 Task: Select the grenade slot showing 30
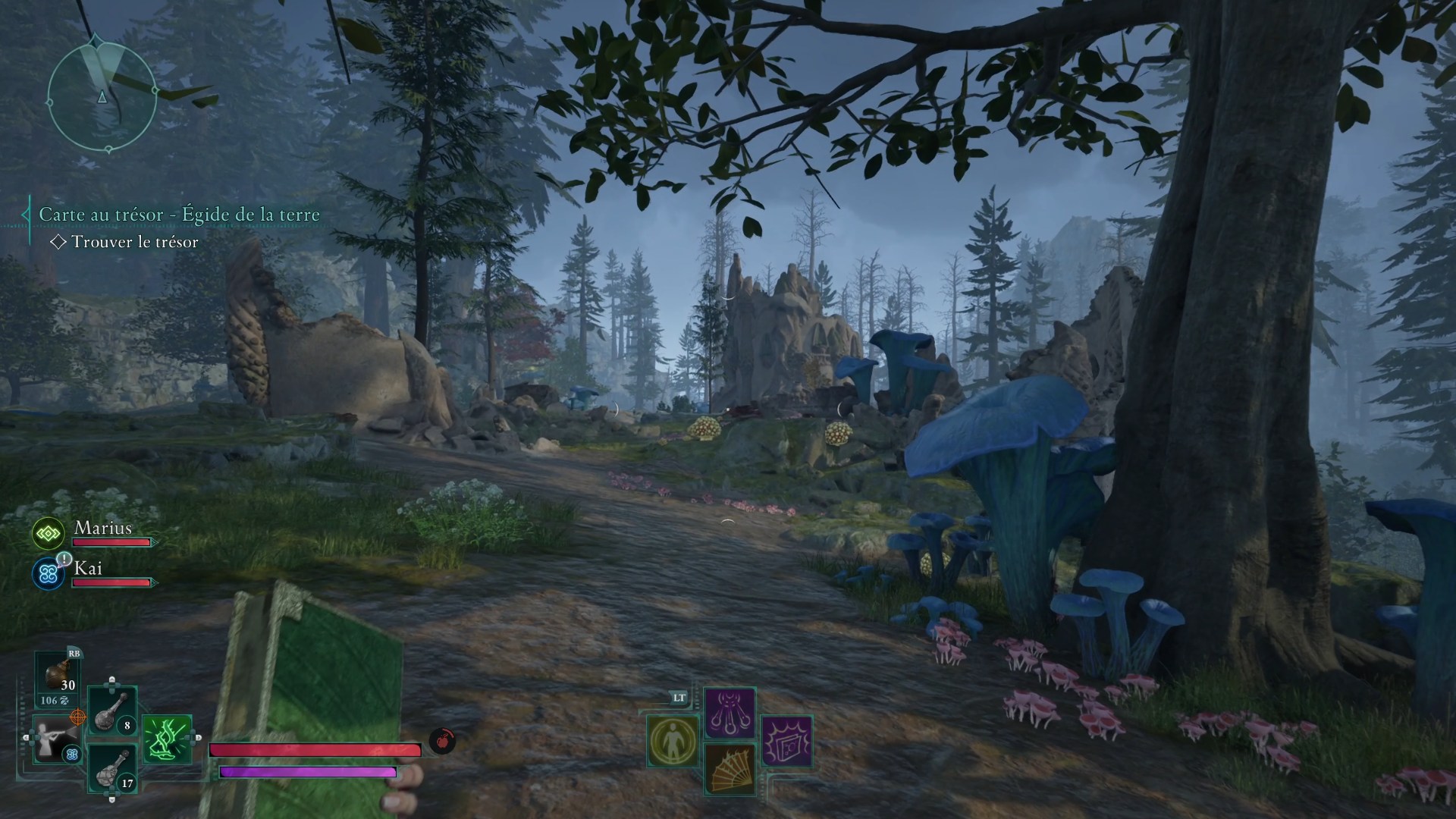58,676
